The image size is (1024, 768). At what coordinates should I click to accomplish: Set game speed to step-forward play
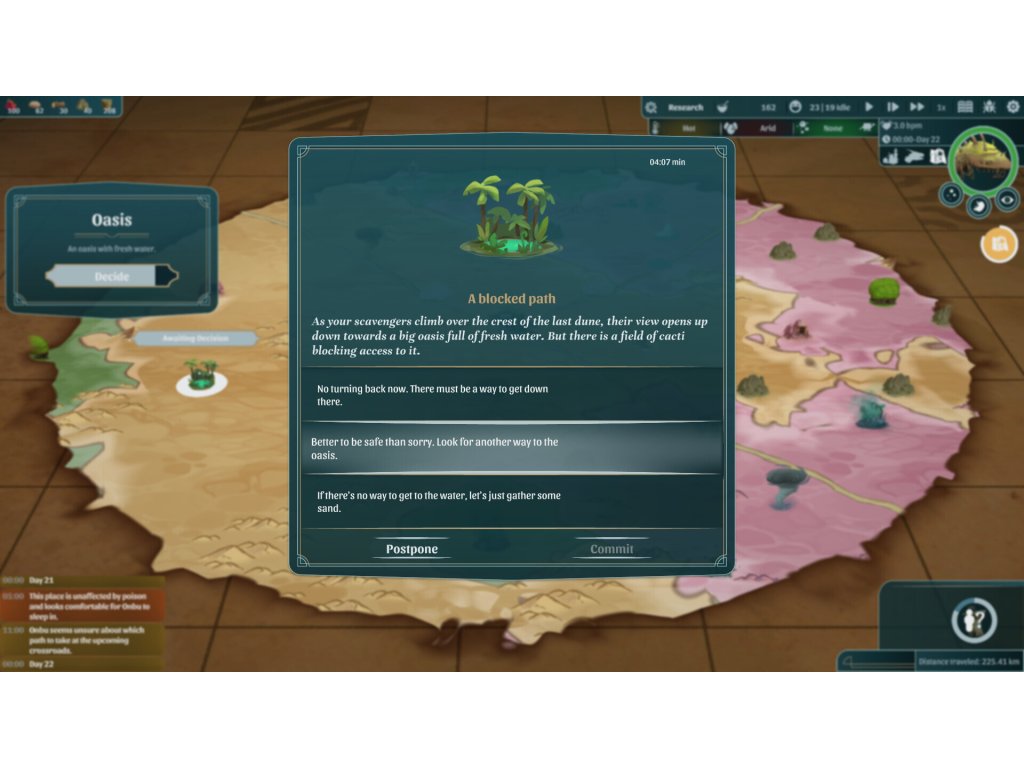pos(892,107)
